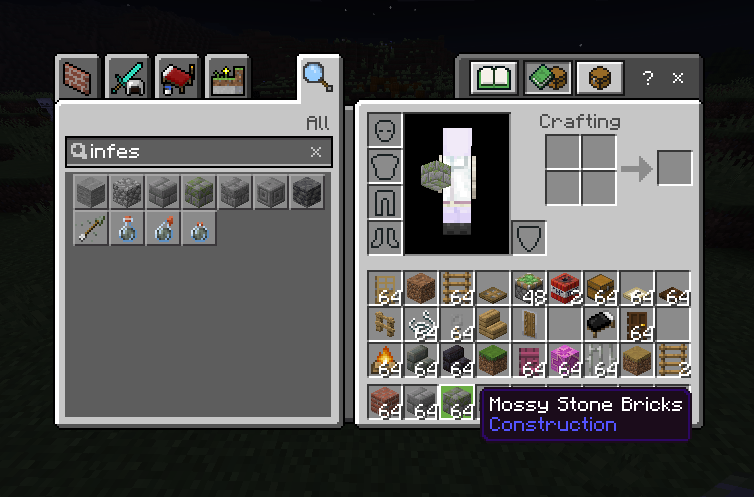Grab the black bed from inventory
This screenshot has width=754, height=497.
(x=601, y=324)
